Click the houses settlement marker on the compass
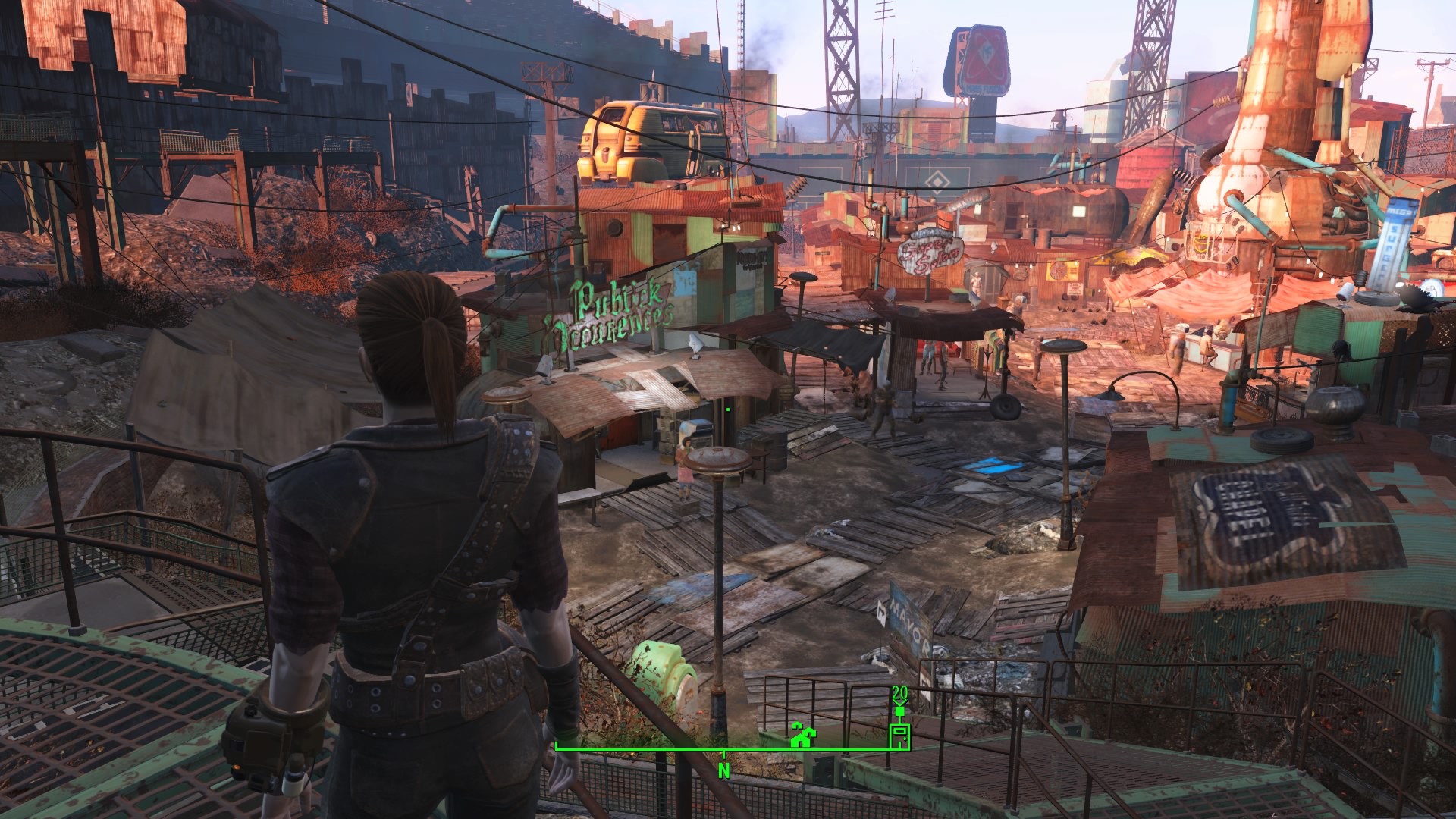 [x=802, y=735]
